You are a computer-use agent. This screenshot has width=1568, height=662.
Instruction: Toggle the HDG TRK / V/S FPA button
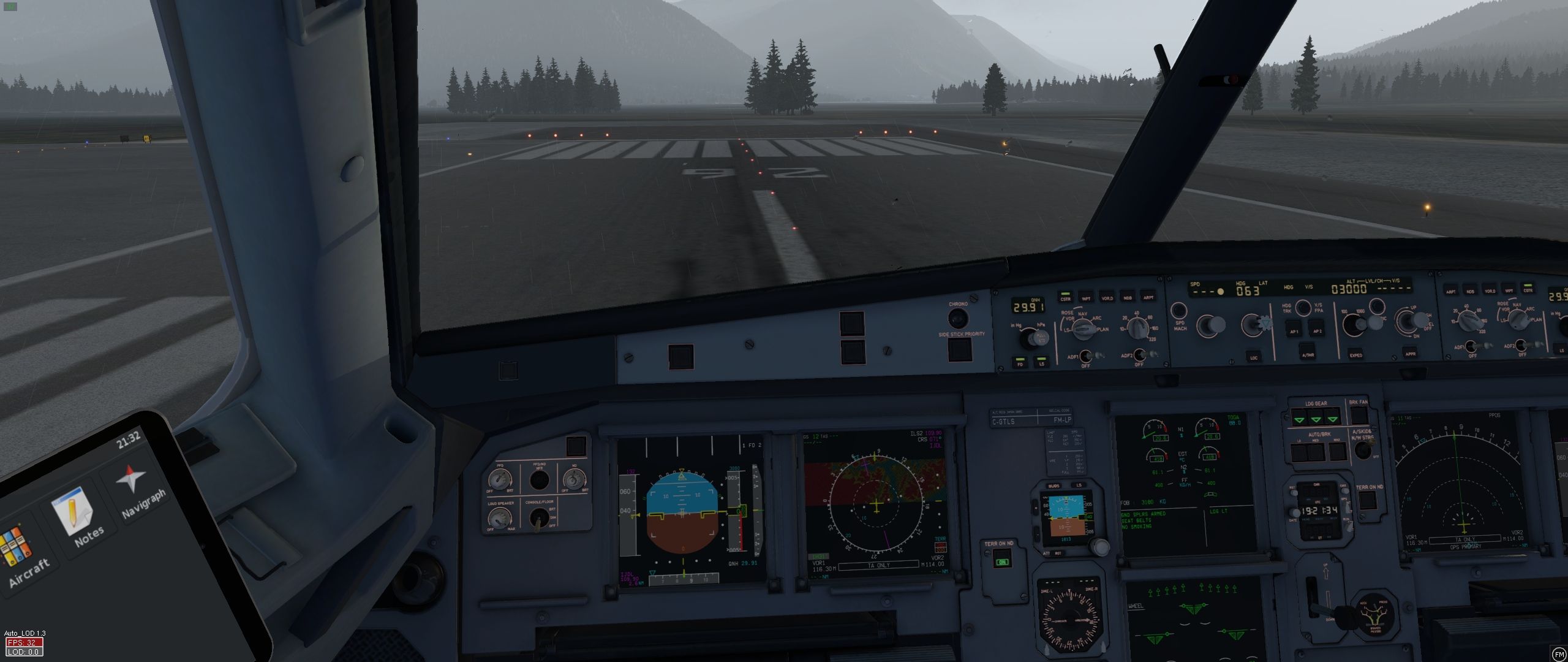click(1303, 308)
